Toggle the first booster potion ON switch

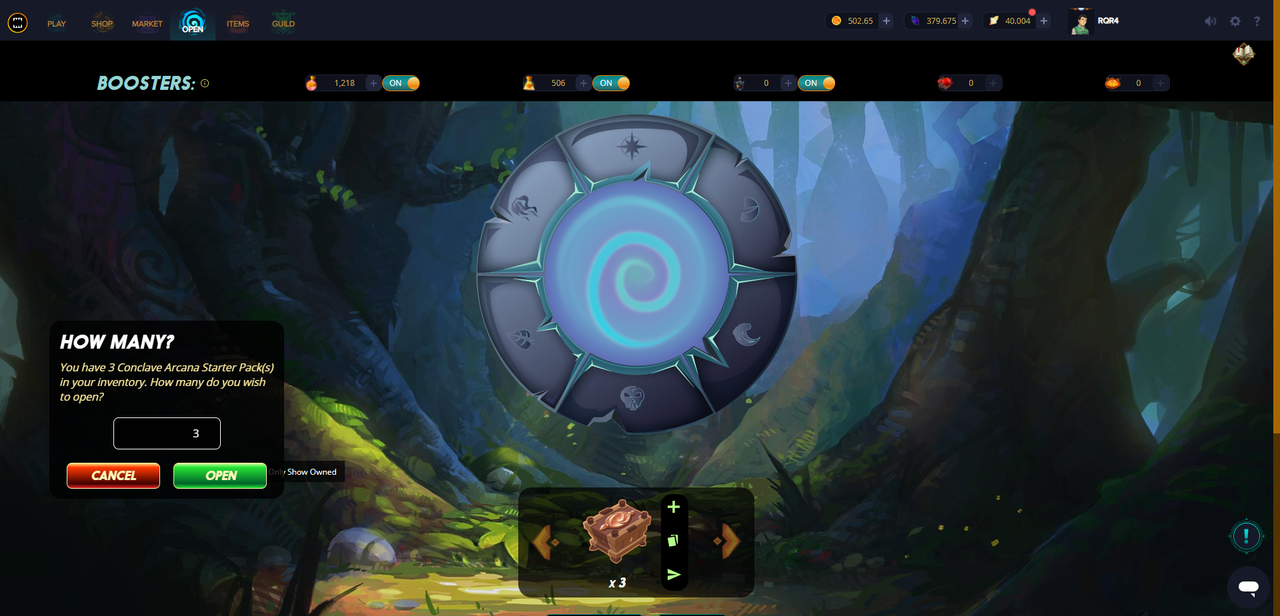pyautogui.click(x=403, y=83)
